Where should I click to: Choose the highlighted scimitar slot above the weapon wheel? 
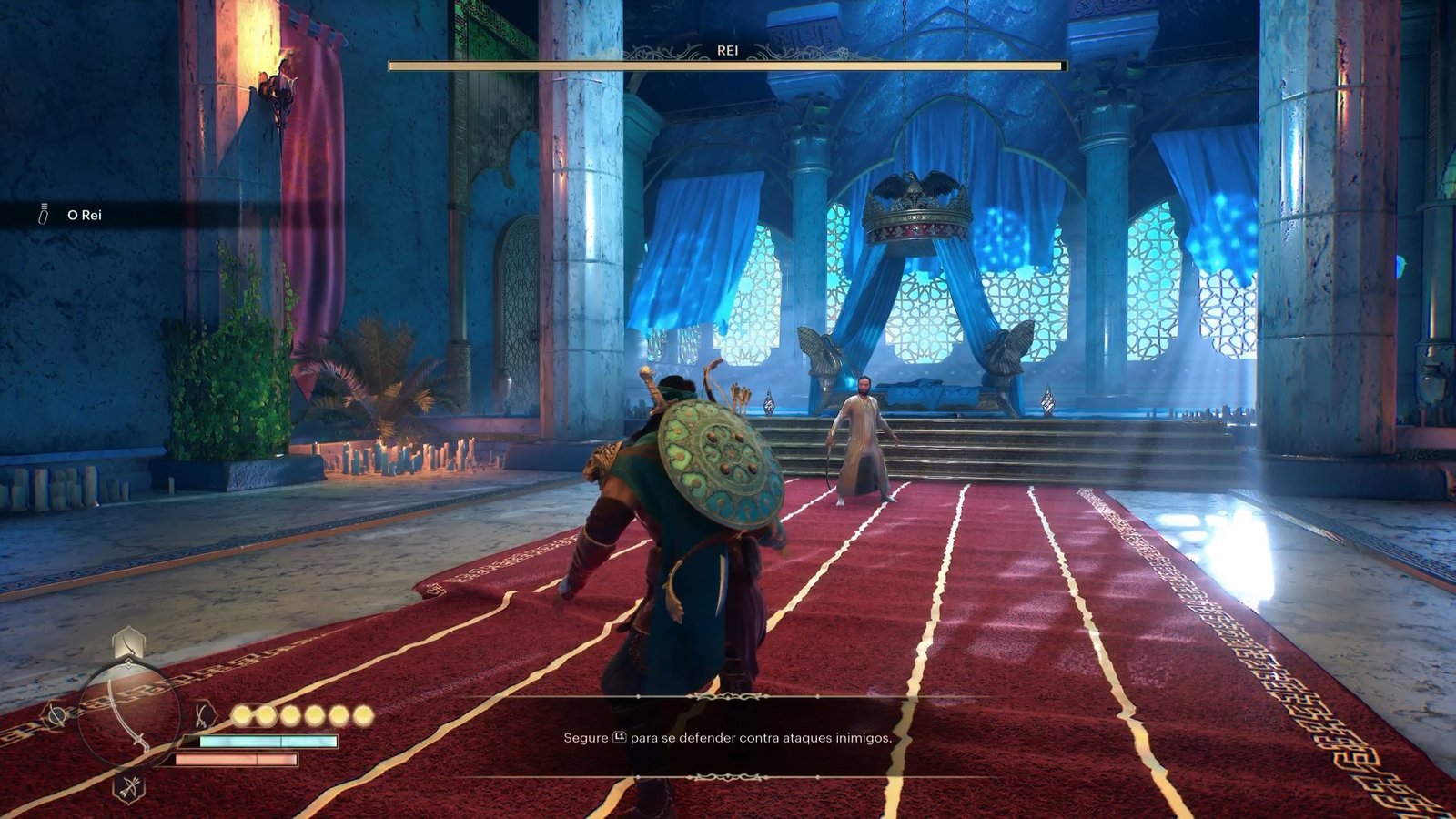[127, 644]
